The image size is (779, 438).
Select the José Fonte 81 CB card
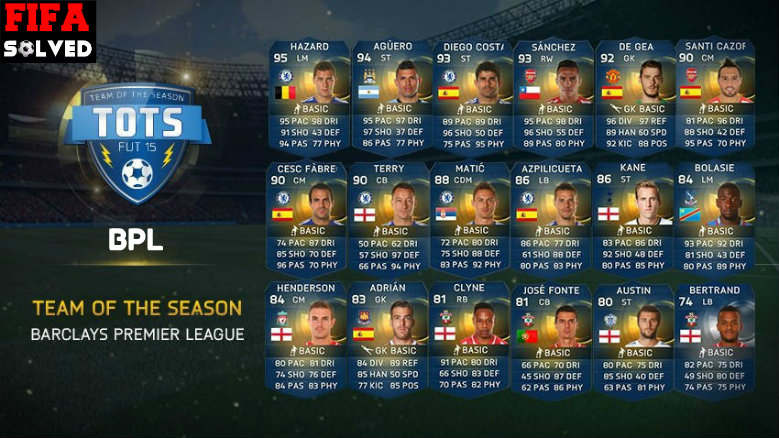coord(553,337)
